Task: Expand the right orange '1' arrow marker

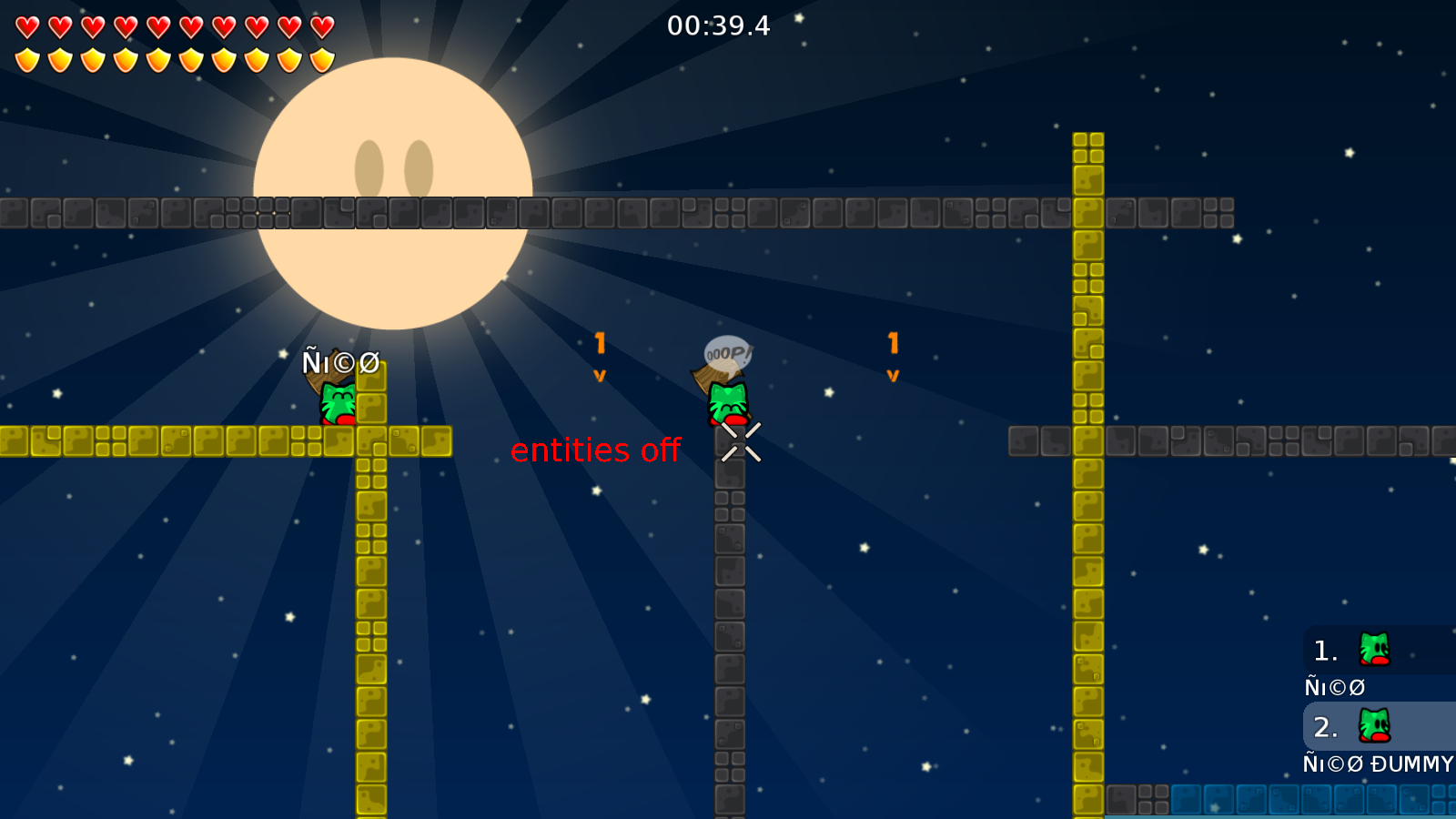Action: [x=892, y=344]
